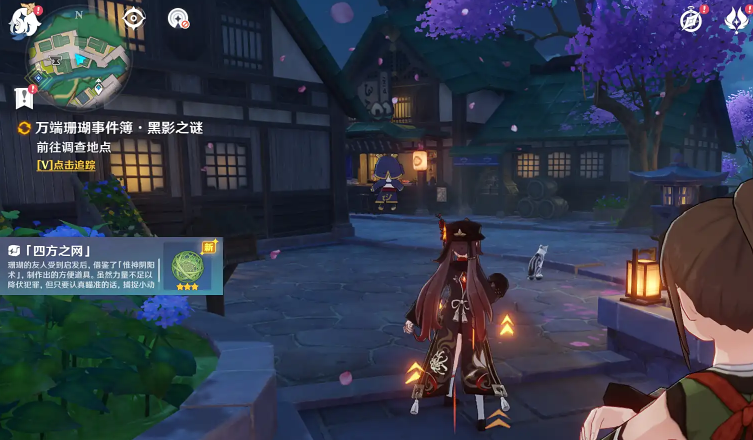Screen dimensions: 753x440
Task: Open the quest journal bookmark icon
Action: click(x=24, y=97)
